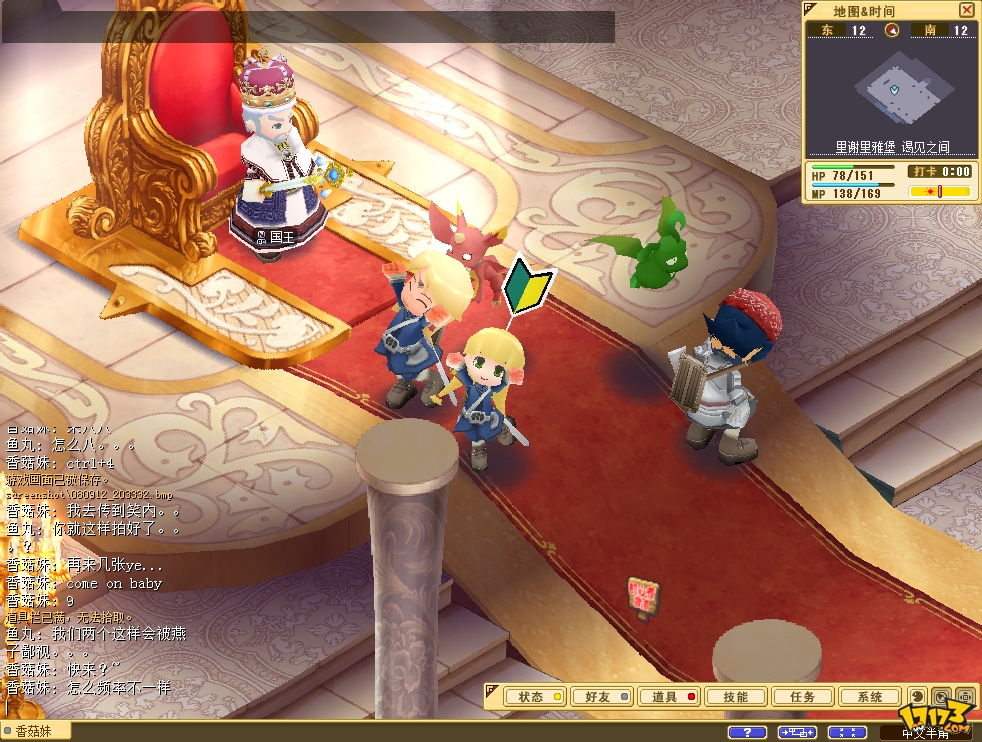Click the minimap of 里谢里雅堡

point(891,88)
